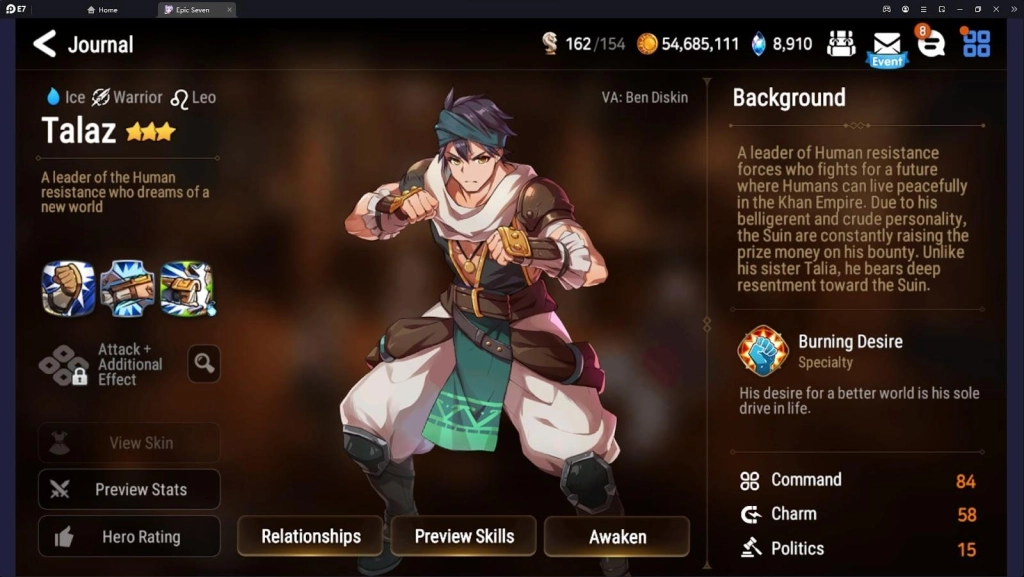Switch to the Home tab in emulator
The image size is (1024, 577).
click(x=102, y=10)
